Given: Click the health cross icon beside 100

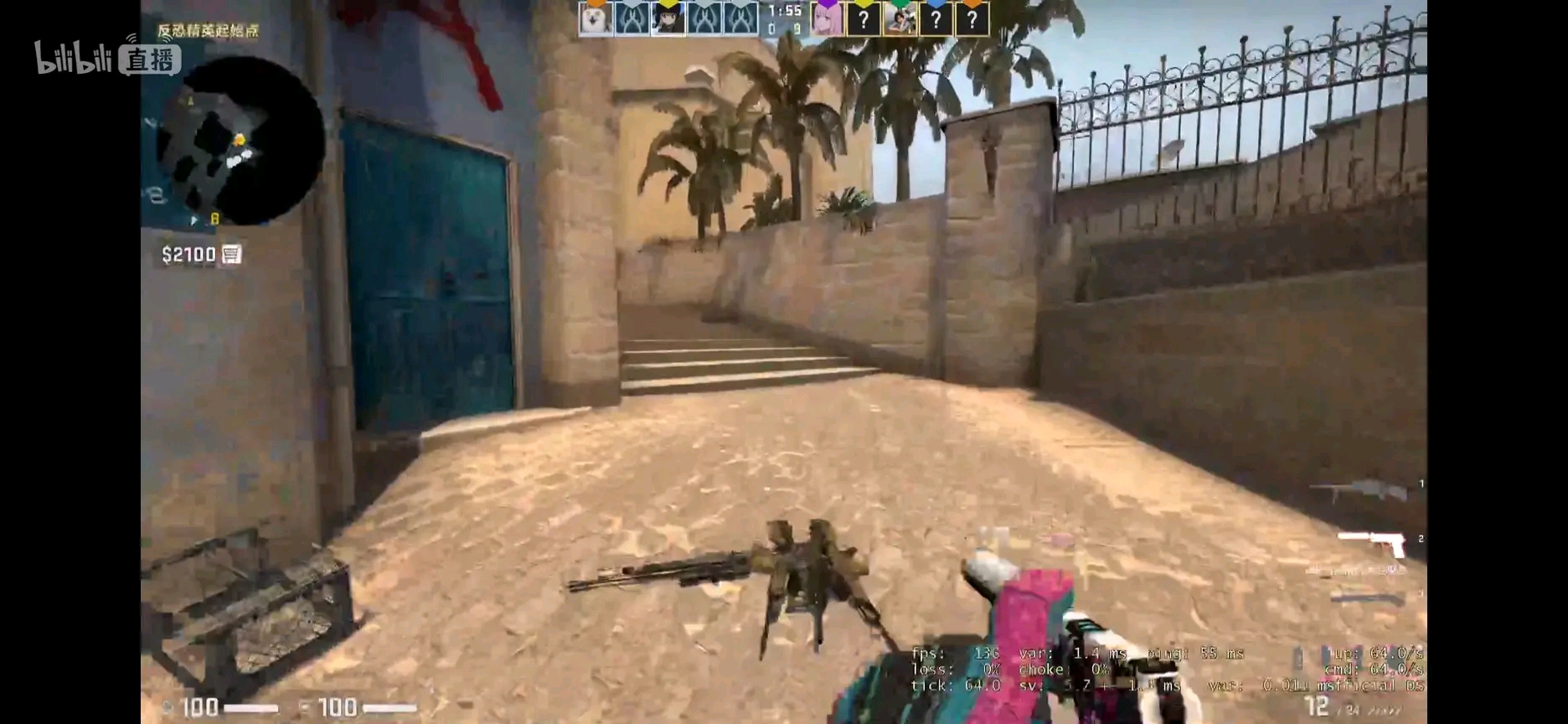Looking at the screenshot, I should (168, 708).
